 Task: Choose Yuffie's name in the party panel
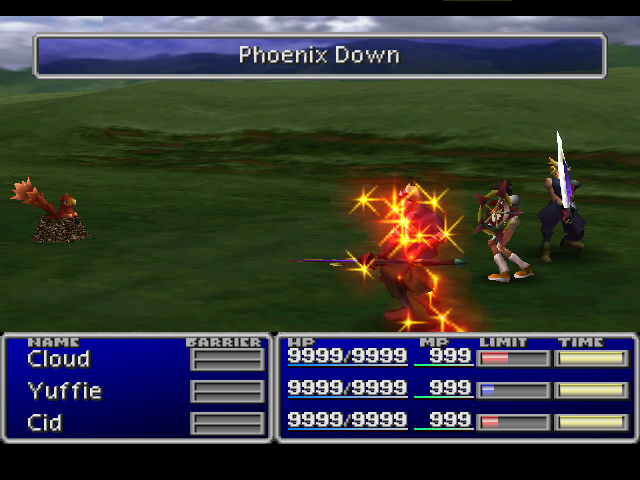click(64, 391)
